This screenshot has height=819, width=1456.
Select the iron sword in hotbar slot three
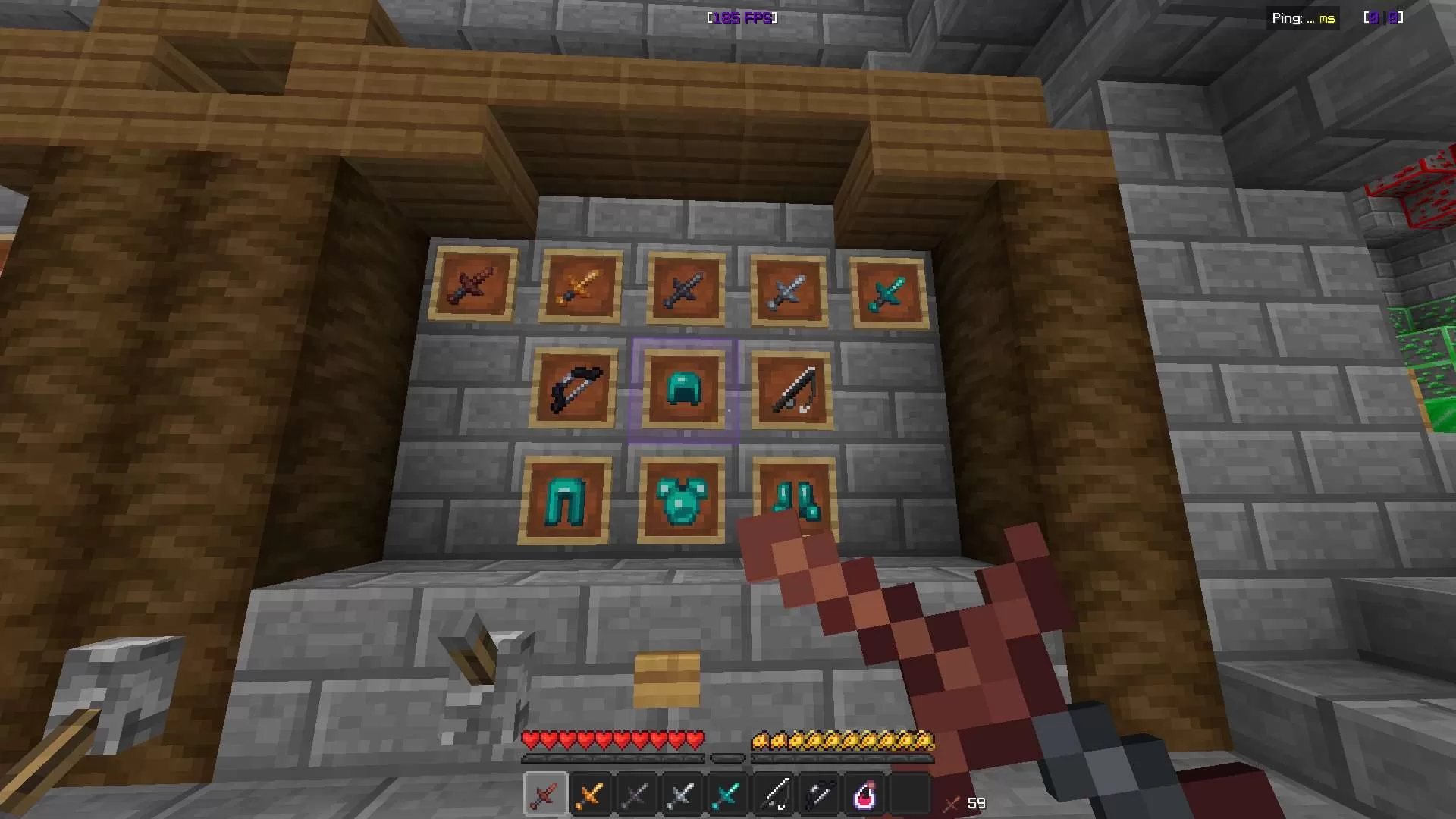click(635, 793)
